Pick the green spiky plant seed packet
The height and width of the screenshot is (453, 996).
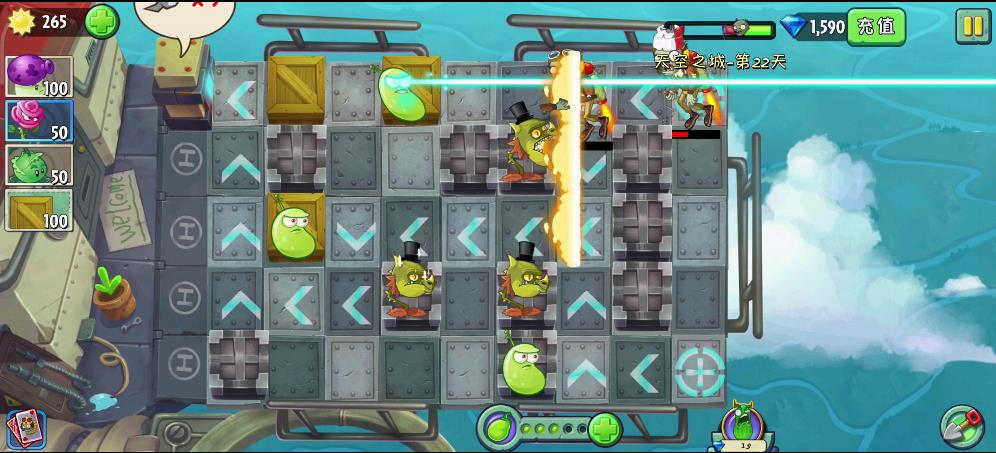click(x=39, y=165)
